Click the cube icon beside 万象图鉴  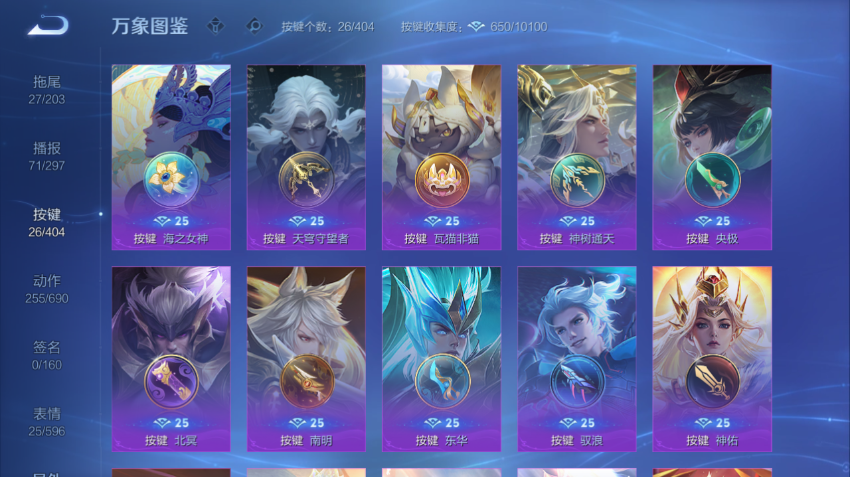tap(216, 26)
